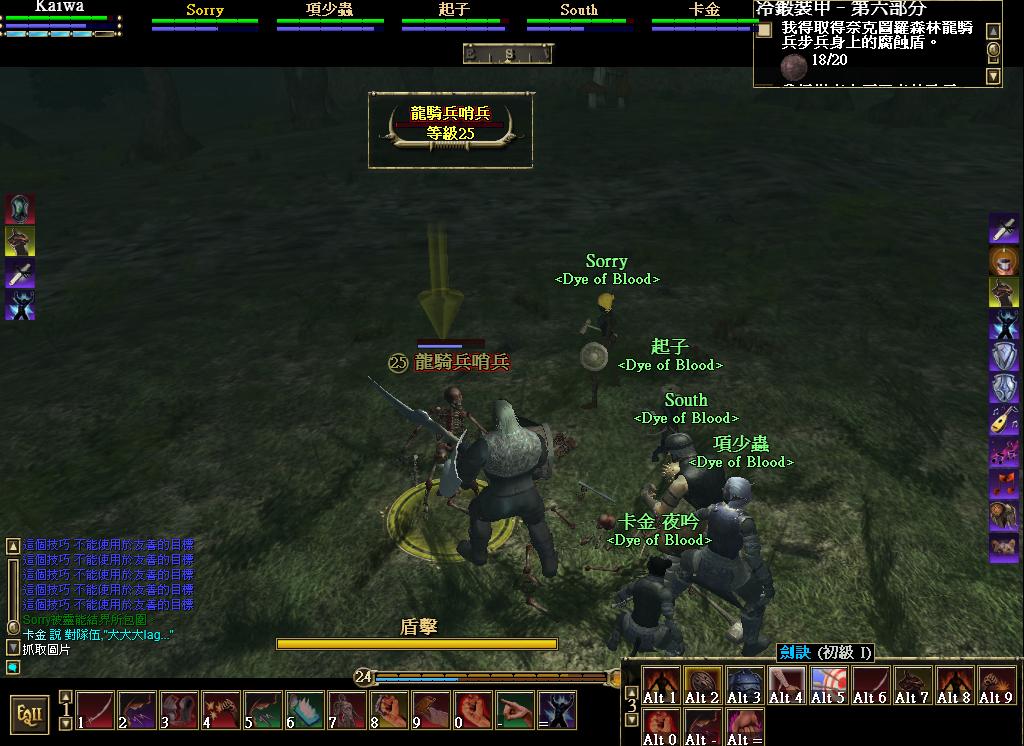Target group member 卡金 in party bar
The width and height of the screenshot is (1024, 746).
pos(704,17)
